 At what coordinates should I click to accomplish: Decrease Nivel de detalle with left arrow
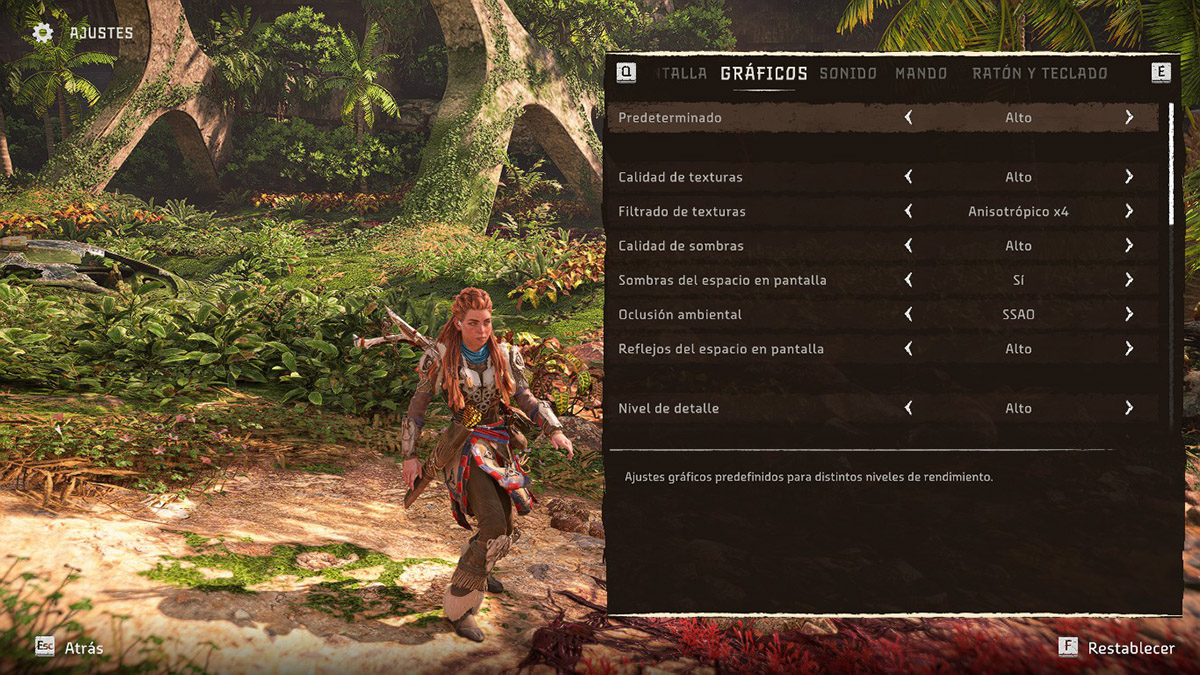[x=908, y=408]
